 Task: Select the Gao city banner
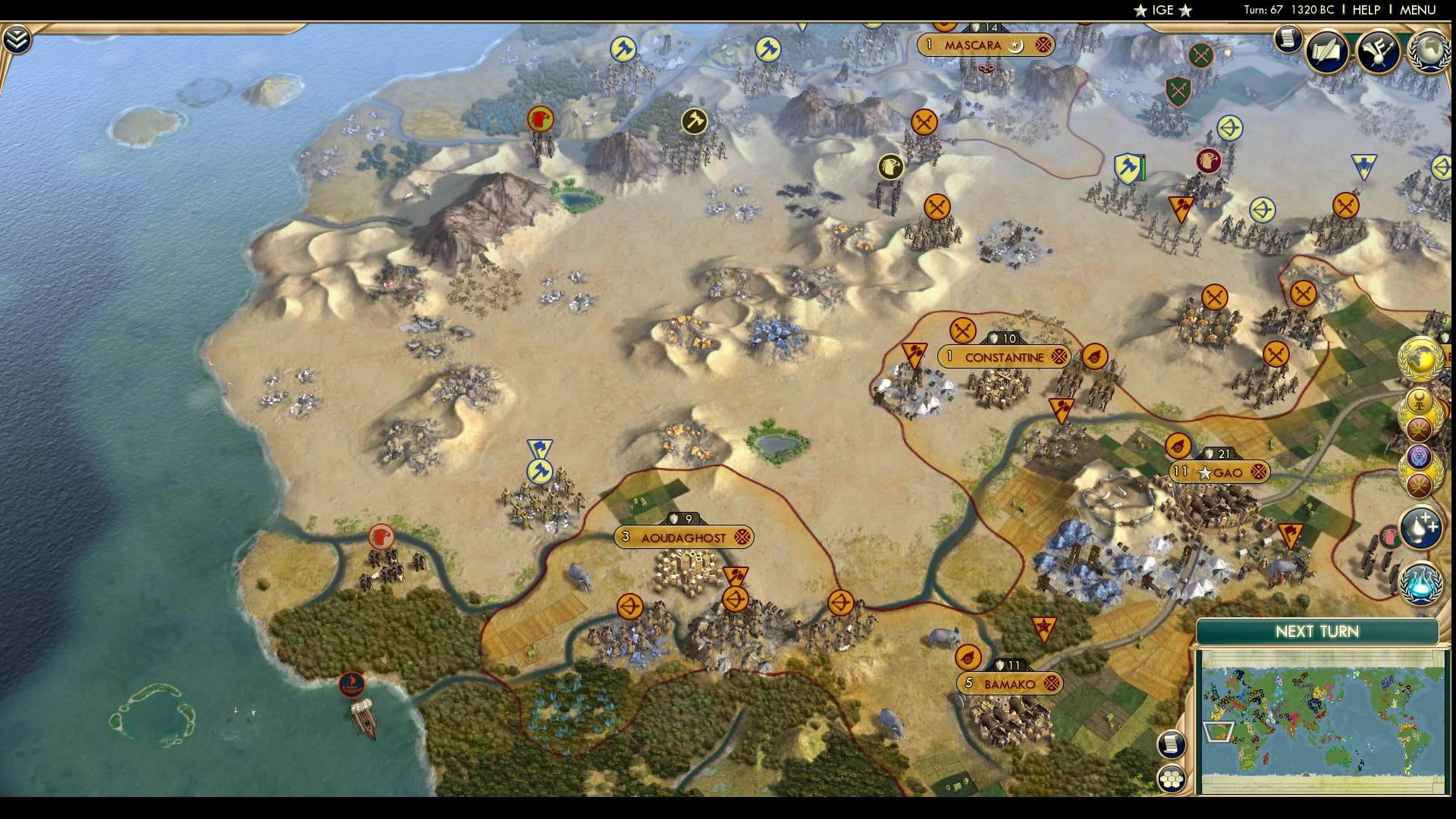1220,472
